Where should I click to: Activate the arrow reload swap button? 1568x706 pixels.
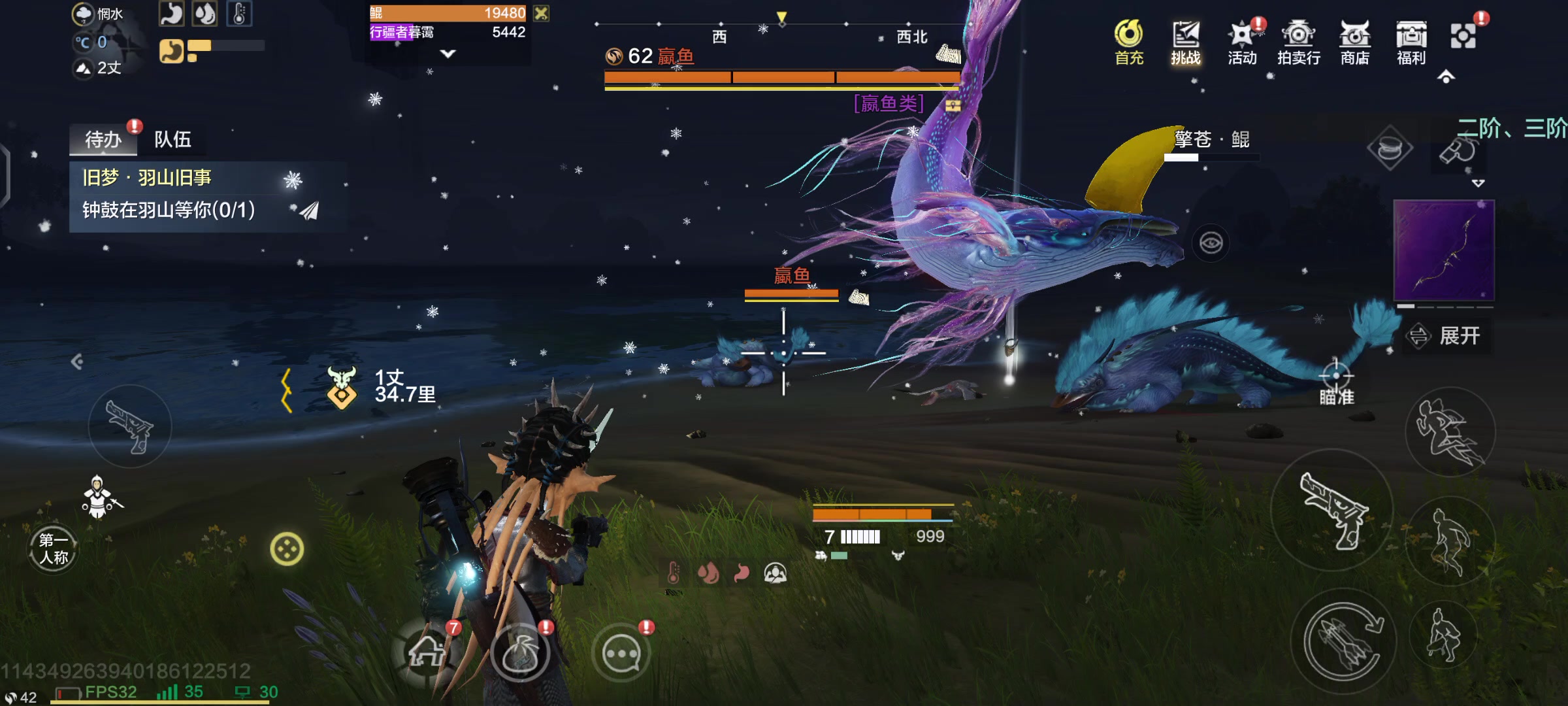pyautogui.click(x=1343, y=641)
